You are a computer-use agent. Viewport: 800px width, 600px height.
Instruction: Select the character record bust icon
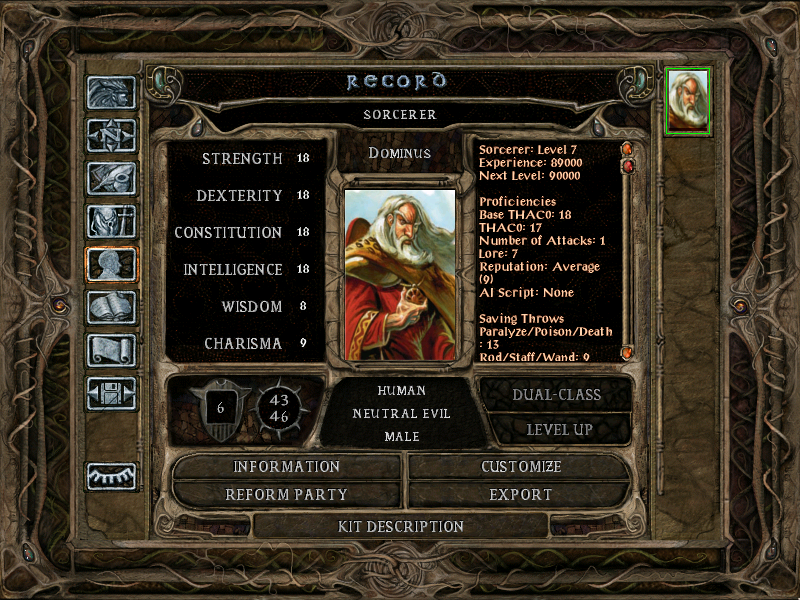click(x=111, y=264)
